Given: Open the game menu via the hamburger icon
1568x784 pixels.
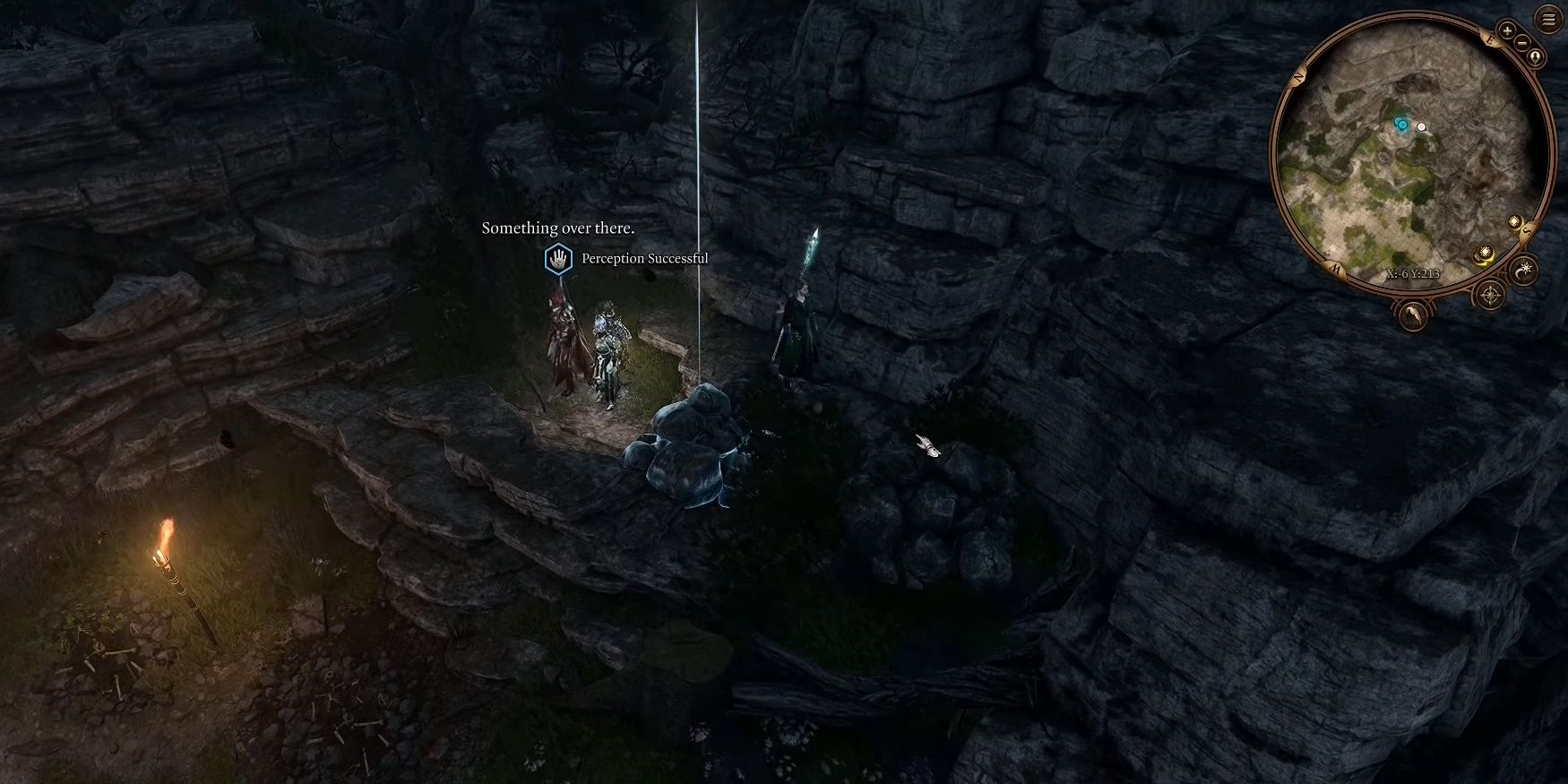Looking at the screenshot, I should click(1547, 17).
